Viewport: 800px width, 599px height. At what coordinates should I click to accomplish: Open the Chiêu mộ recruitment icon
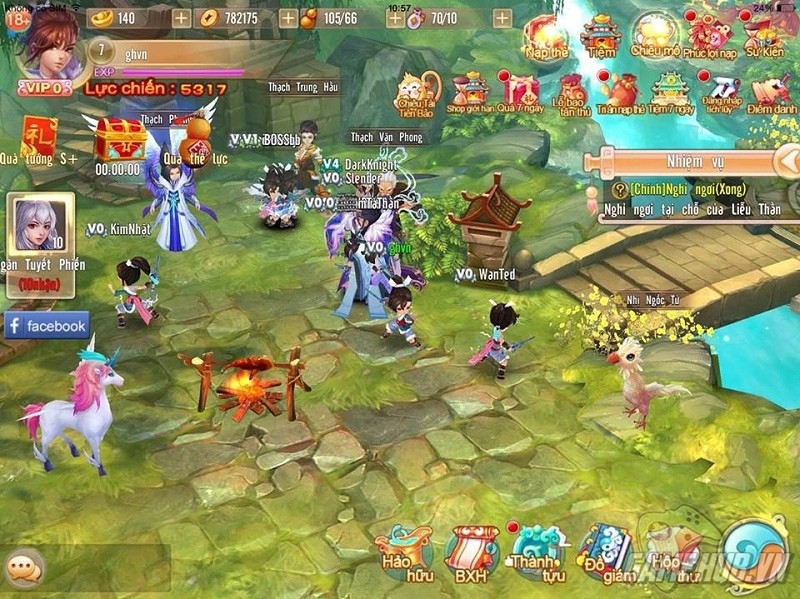click(x=655, y=35)
